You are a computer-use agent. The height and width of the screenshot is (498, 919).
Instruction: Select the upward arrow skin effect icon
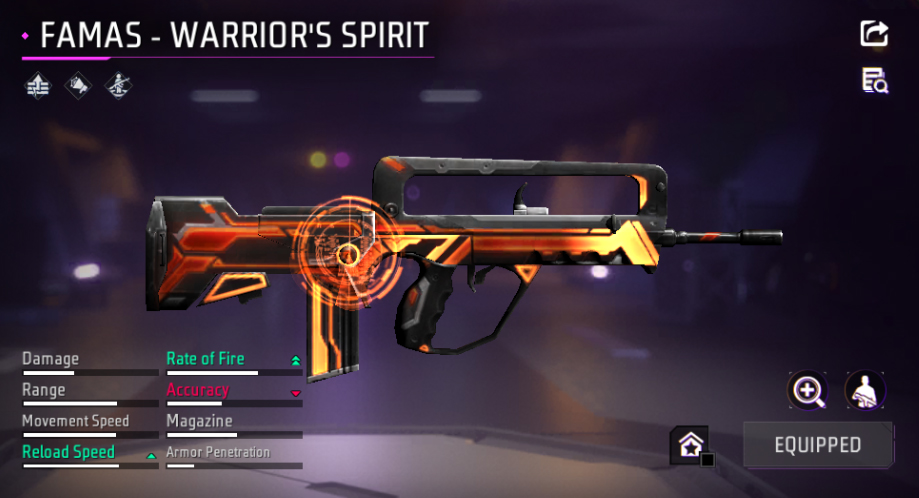(x=37, y=86)
